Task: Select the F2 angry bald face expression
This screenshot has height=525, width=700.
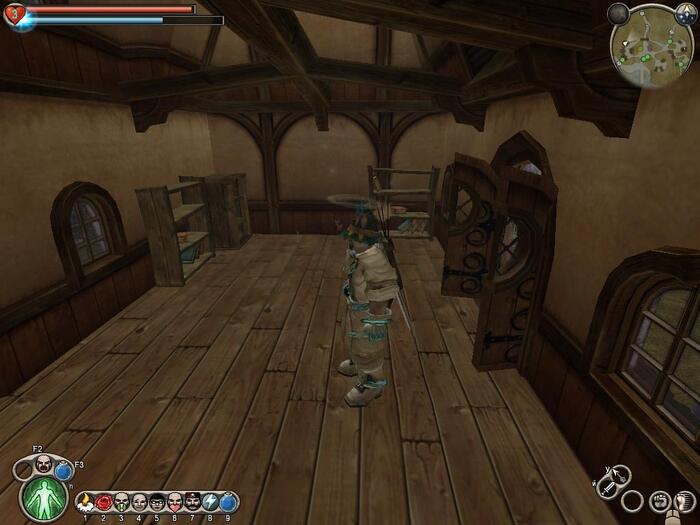Action: (x=44, y=463)
